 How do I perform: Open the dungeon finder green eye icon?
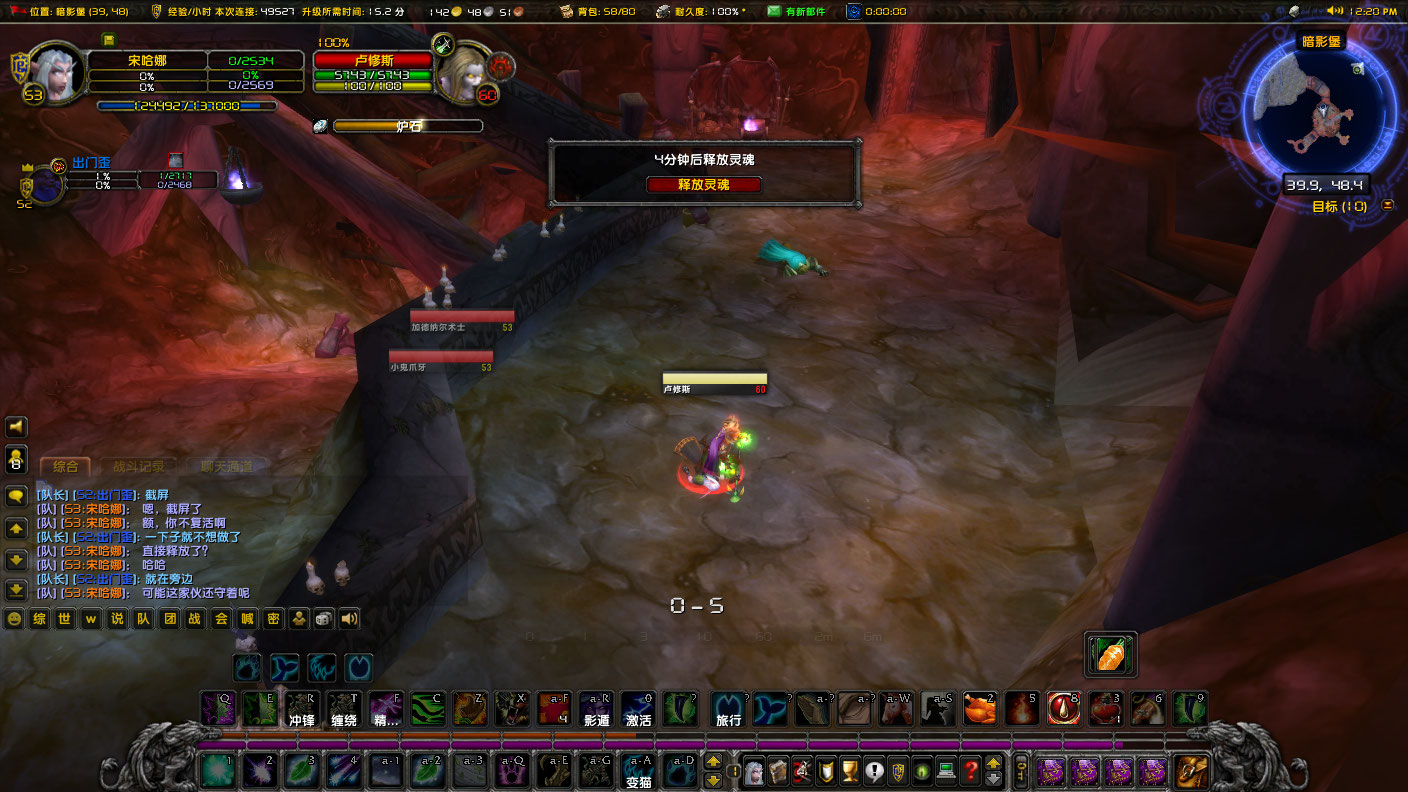coord(922,770)
